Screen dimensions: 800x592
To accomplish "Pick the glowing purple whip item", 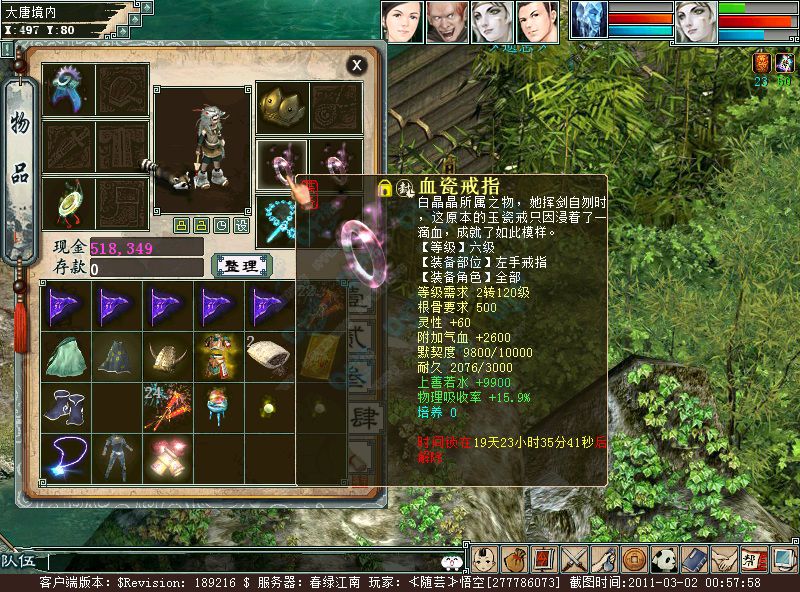I will pyautogui.click(x=66, y=457).
